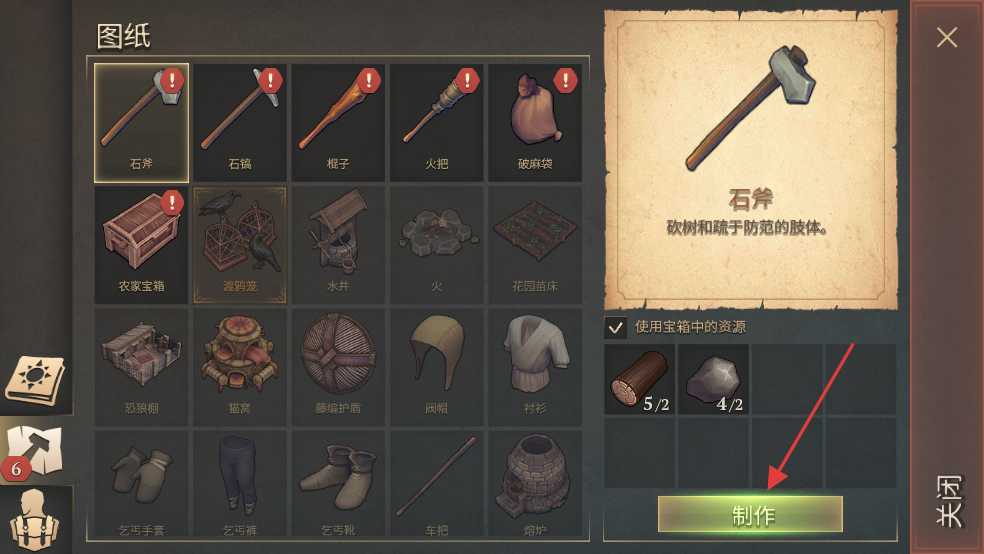Toggle 使用宝箱中的资源 checkbox
984x554 pixels.
616,327
